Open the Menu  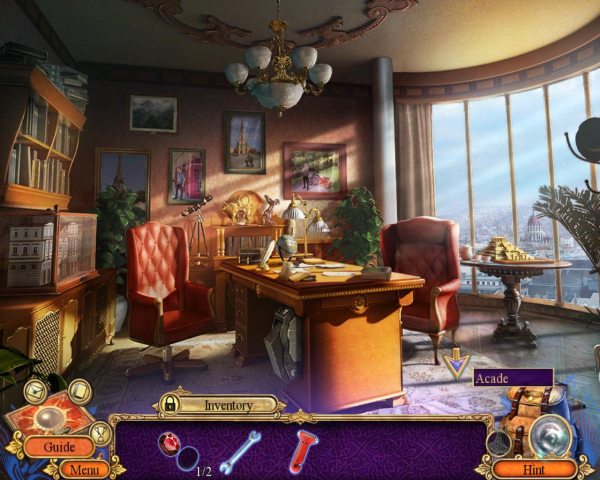point(84,468)
